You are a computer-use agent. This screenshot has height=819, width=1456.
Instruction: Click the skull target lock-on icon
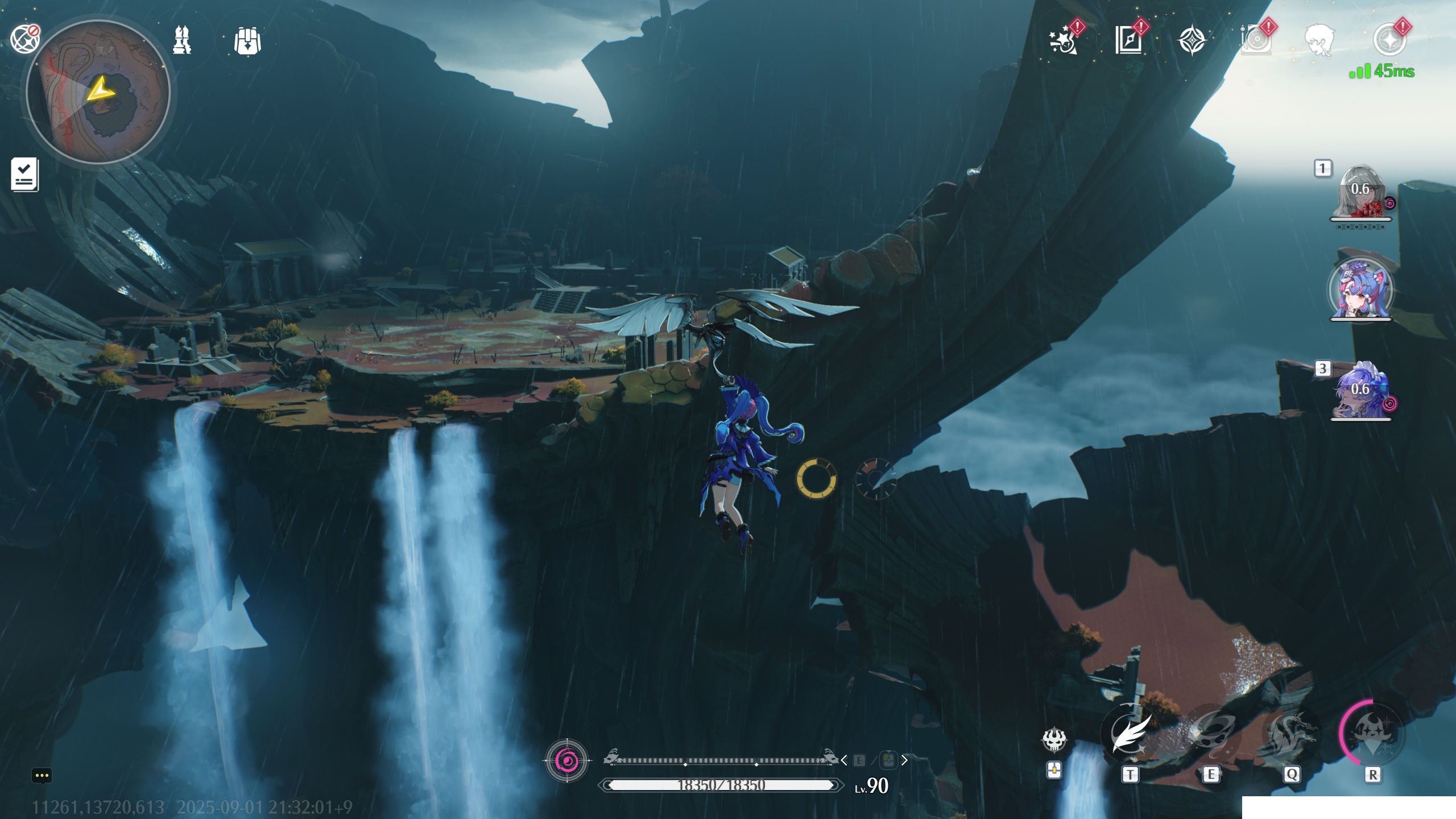point(1054,739)
